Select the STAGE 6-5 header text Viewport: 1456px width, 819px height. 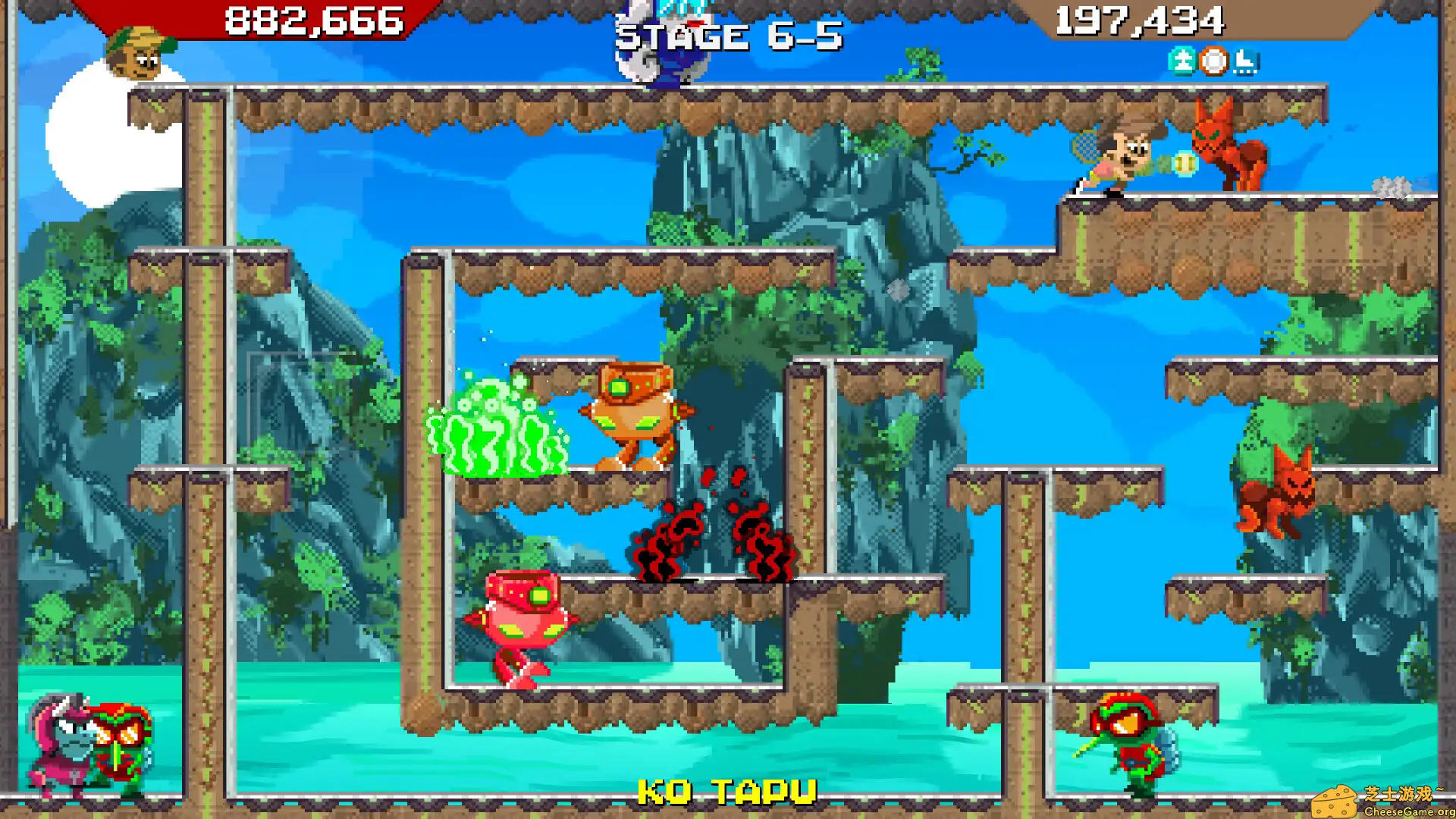coord(730,36)
